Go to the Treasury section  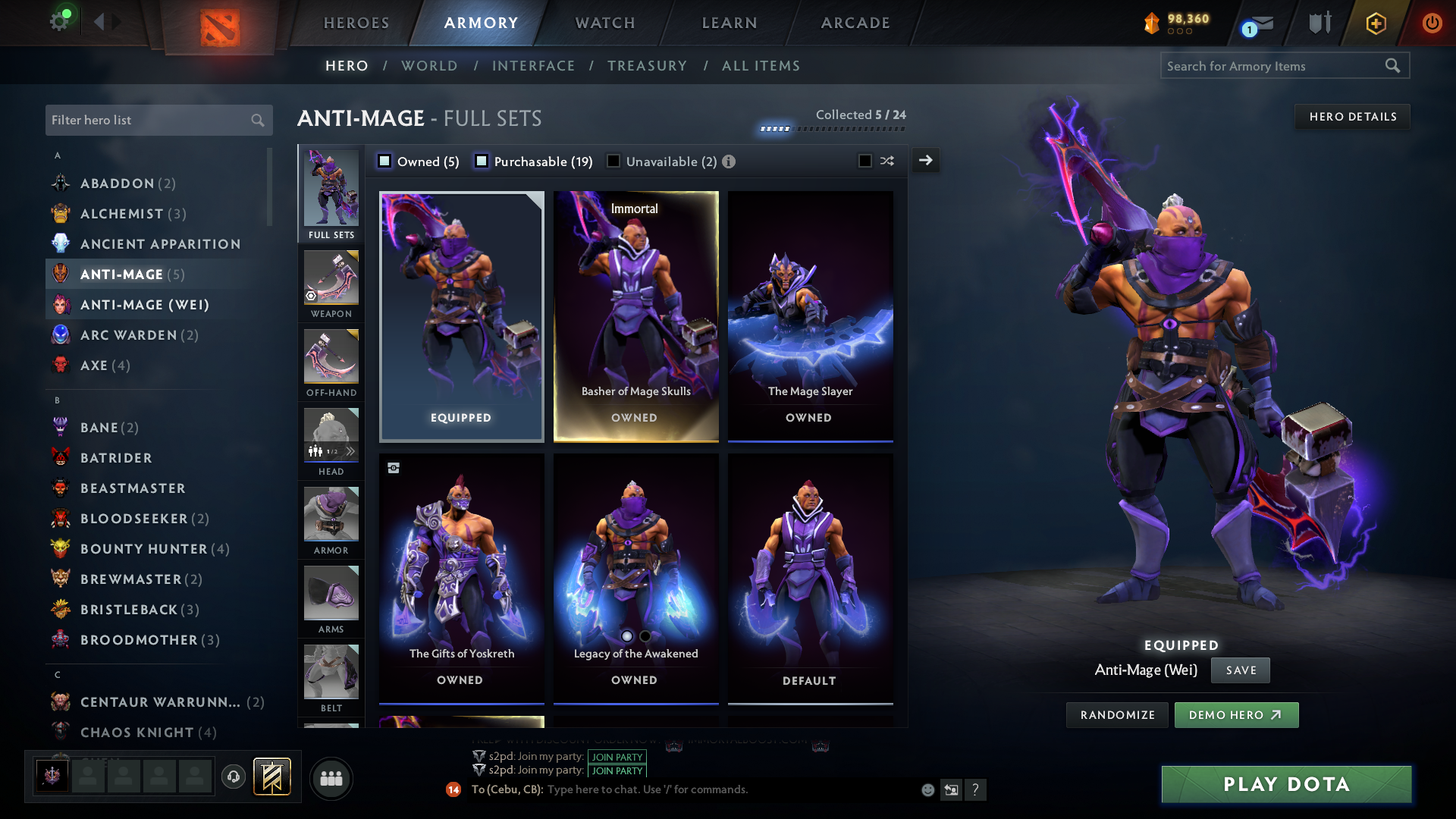coord(647,66)
